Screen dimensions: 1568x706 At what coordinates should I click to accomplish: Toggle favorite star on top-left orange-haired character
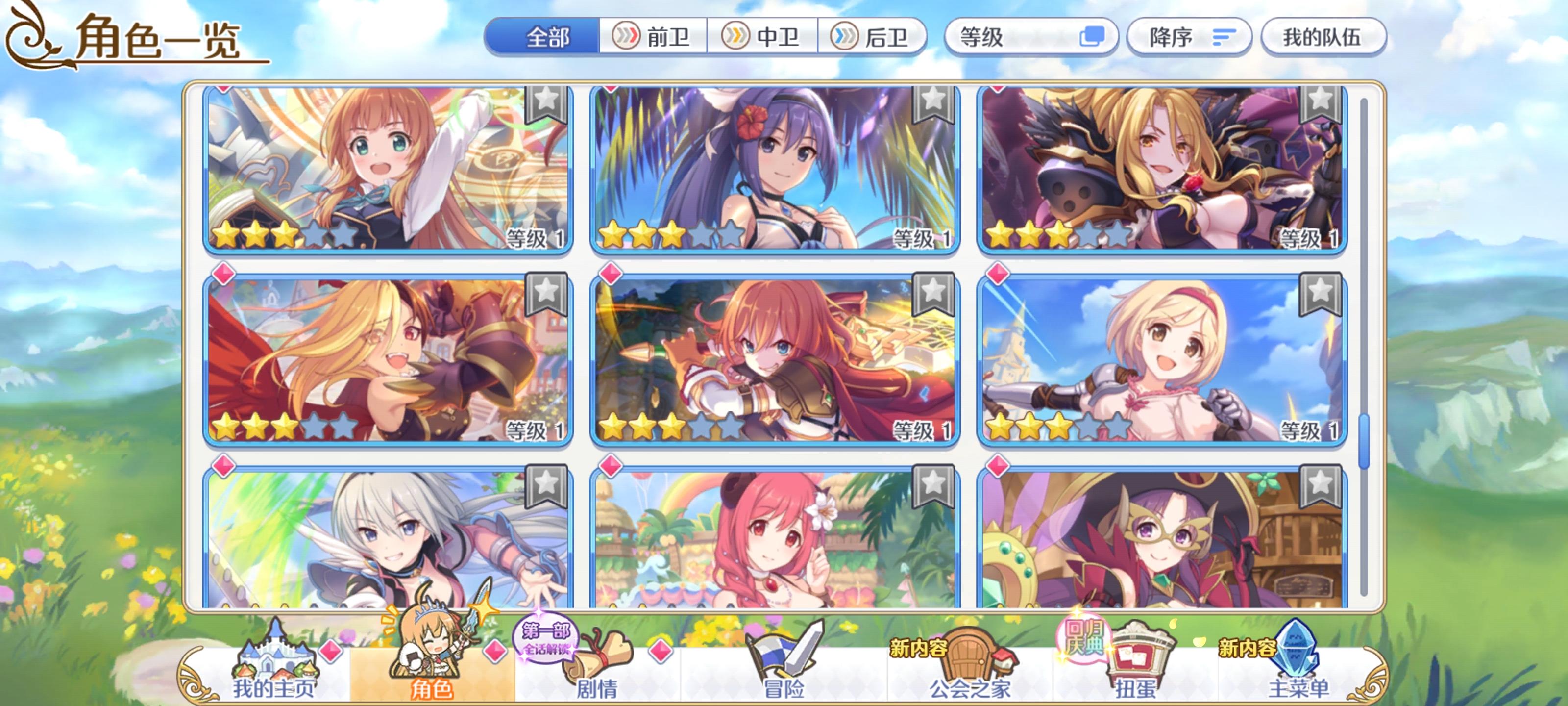pyautogui.click(x=547, y=109)
